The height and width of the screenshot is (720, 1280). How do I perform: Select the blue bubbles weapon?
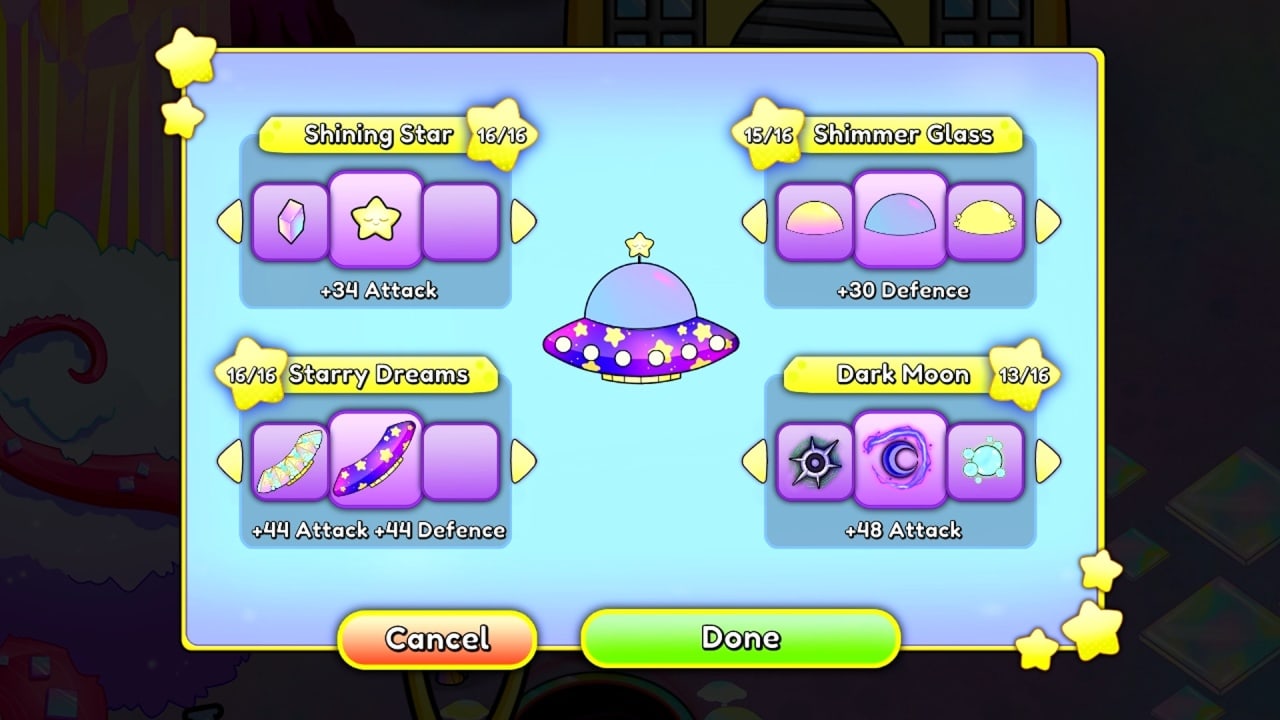(x=985, y=461)
